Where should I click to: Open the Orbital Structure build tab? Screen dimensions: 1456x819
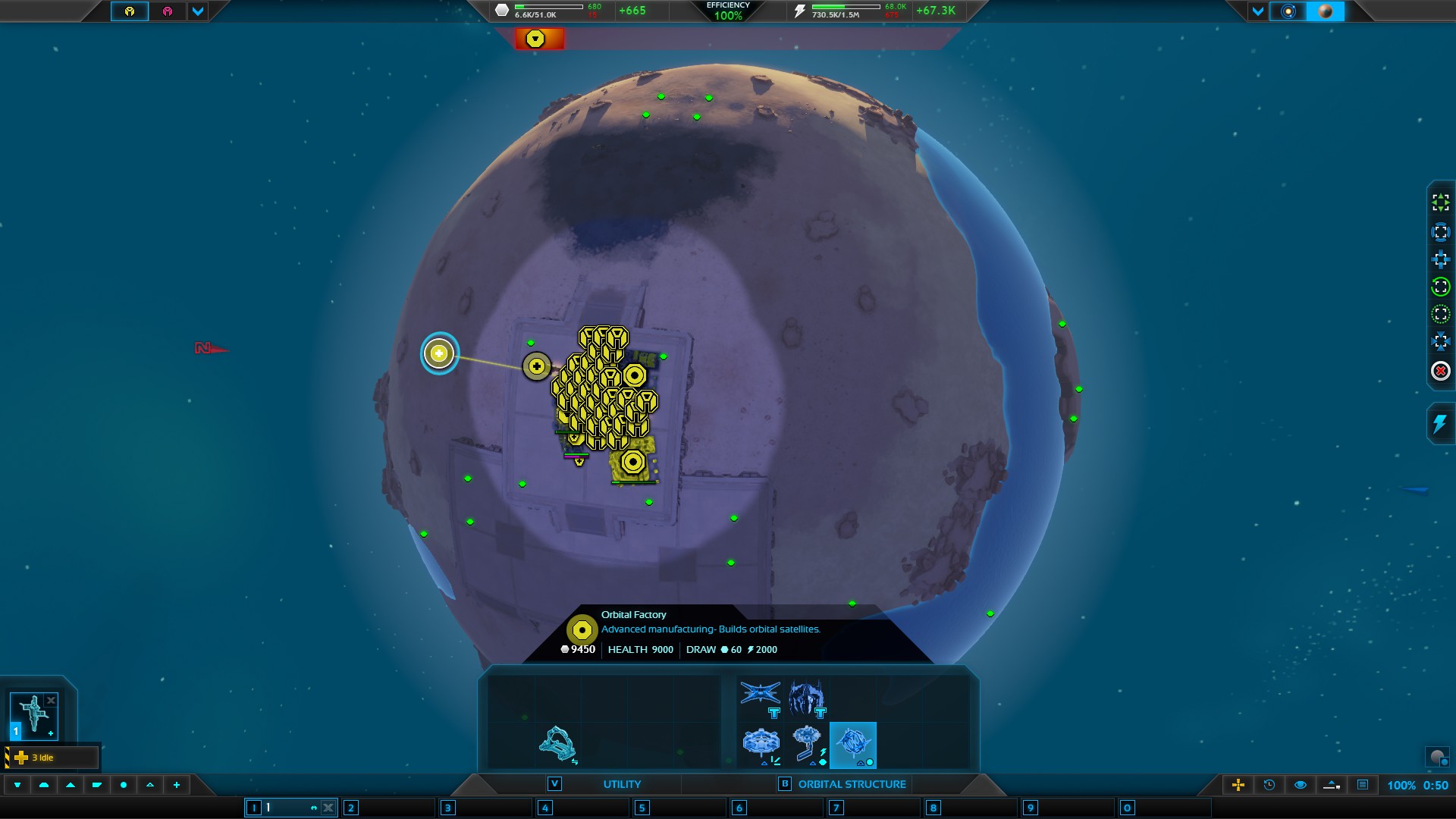(852, 784)
